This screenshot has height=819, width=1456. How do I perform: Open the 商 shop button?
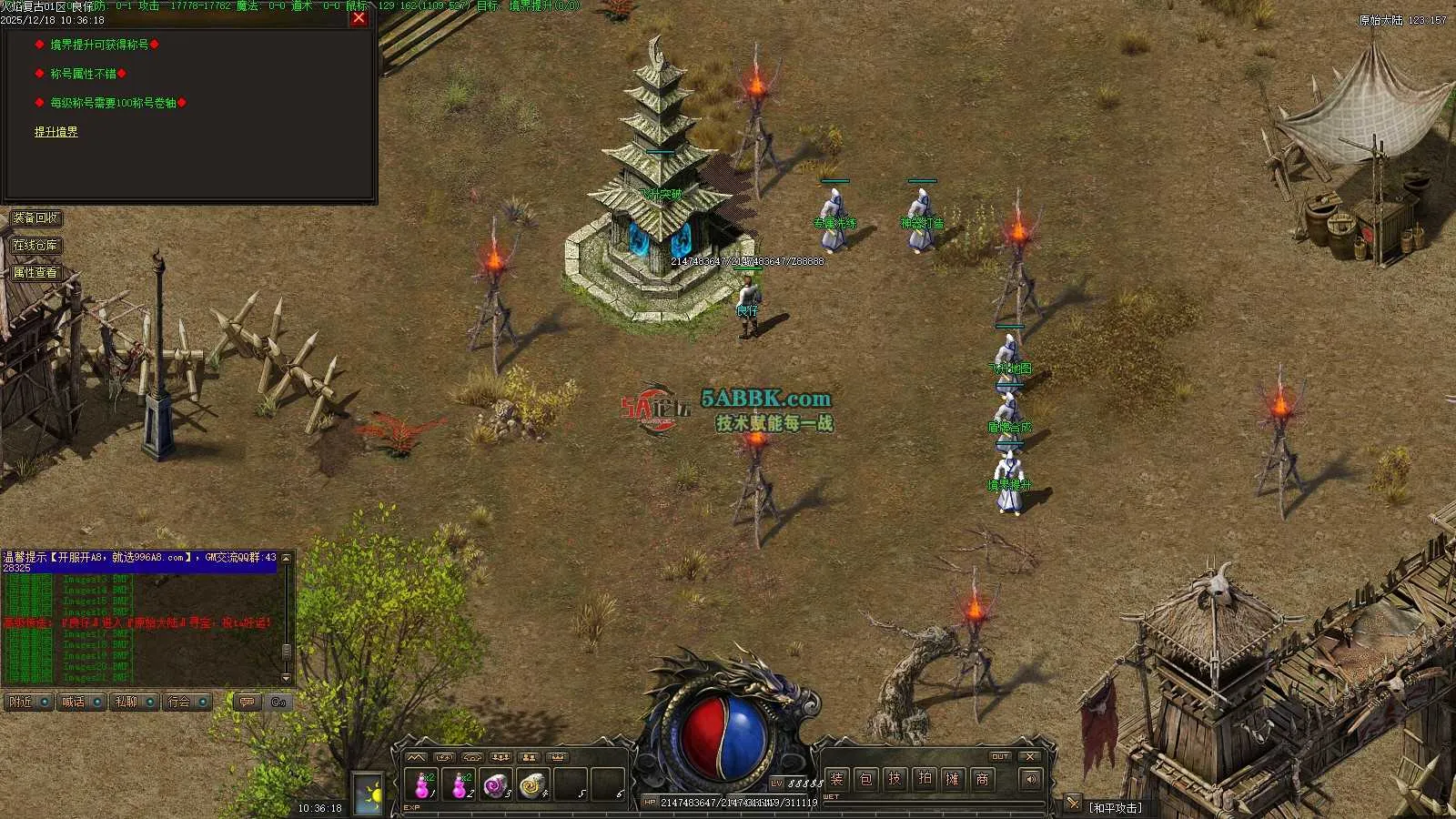[x=982, y=779]
